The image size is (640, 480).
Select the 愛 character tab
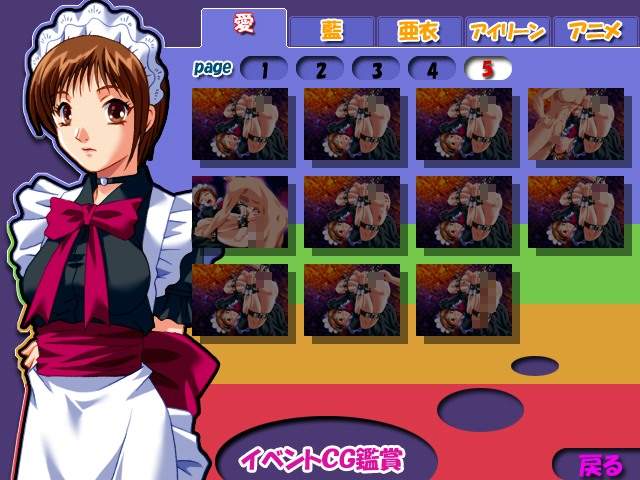244,27
